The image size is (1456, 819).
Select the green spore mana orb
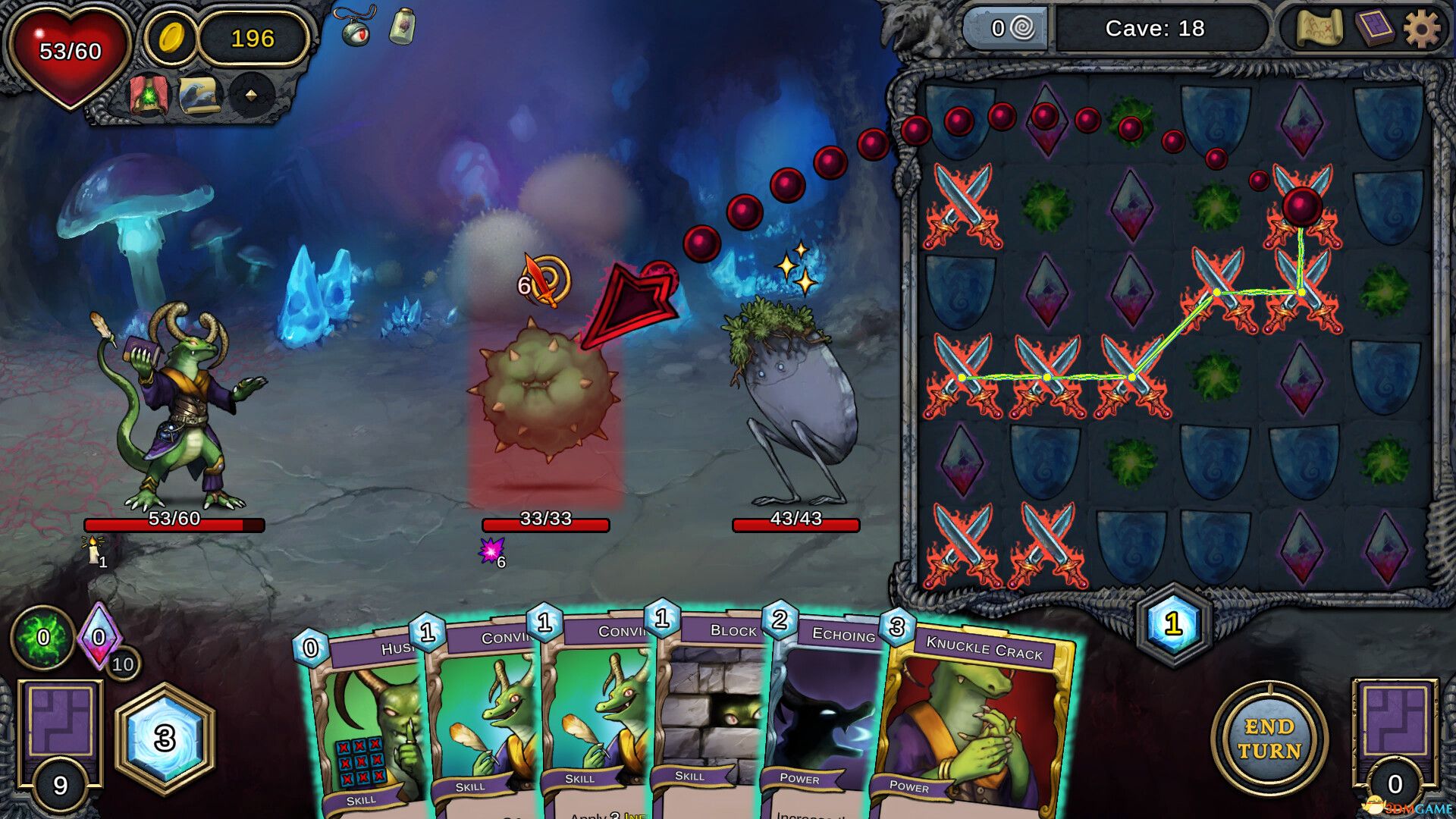tap(42, 637)
